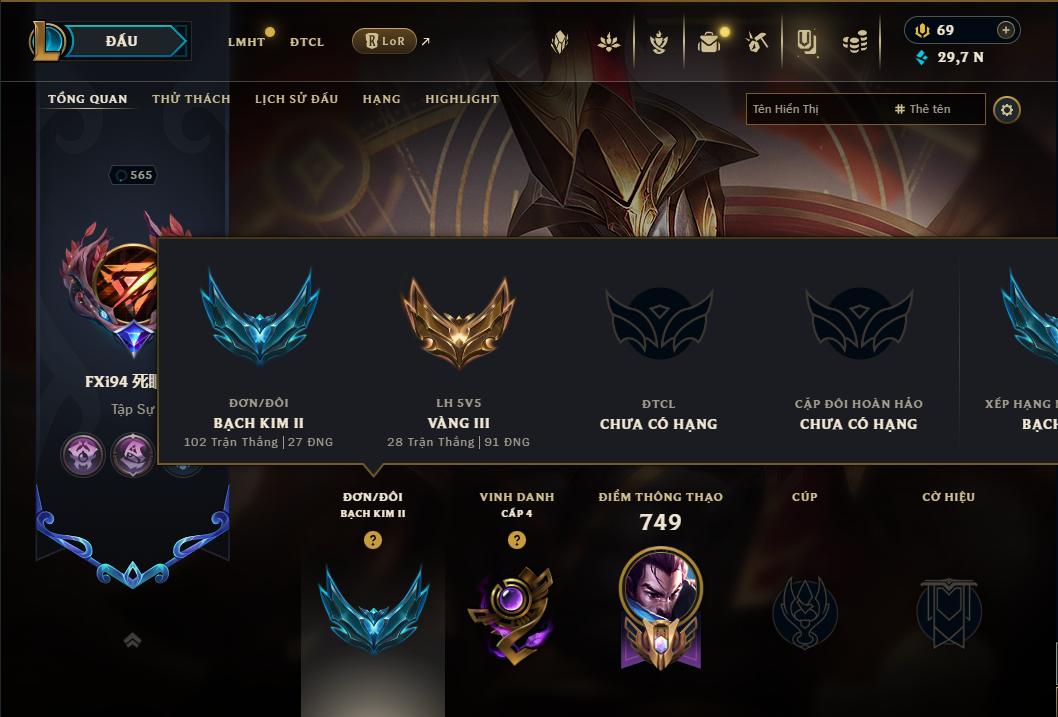Click the ĐẤU play button
The width and height of the screenshot is (1058, 717).
[121, 41]
